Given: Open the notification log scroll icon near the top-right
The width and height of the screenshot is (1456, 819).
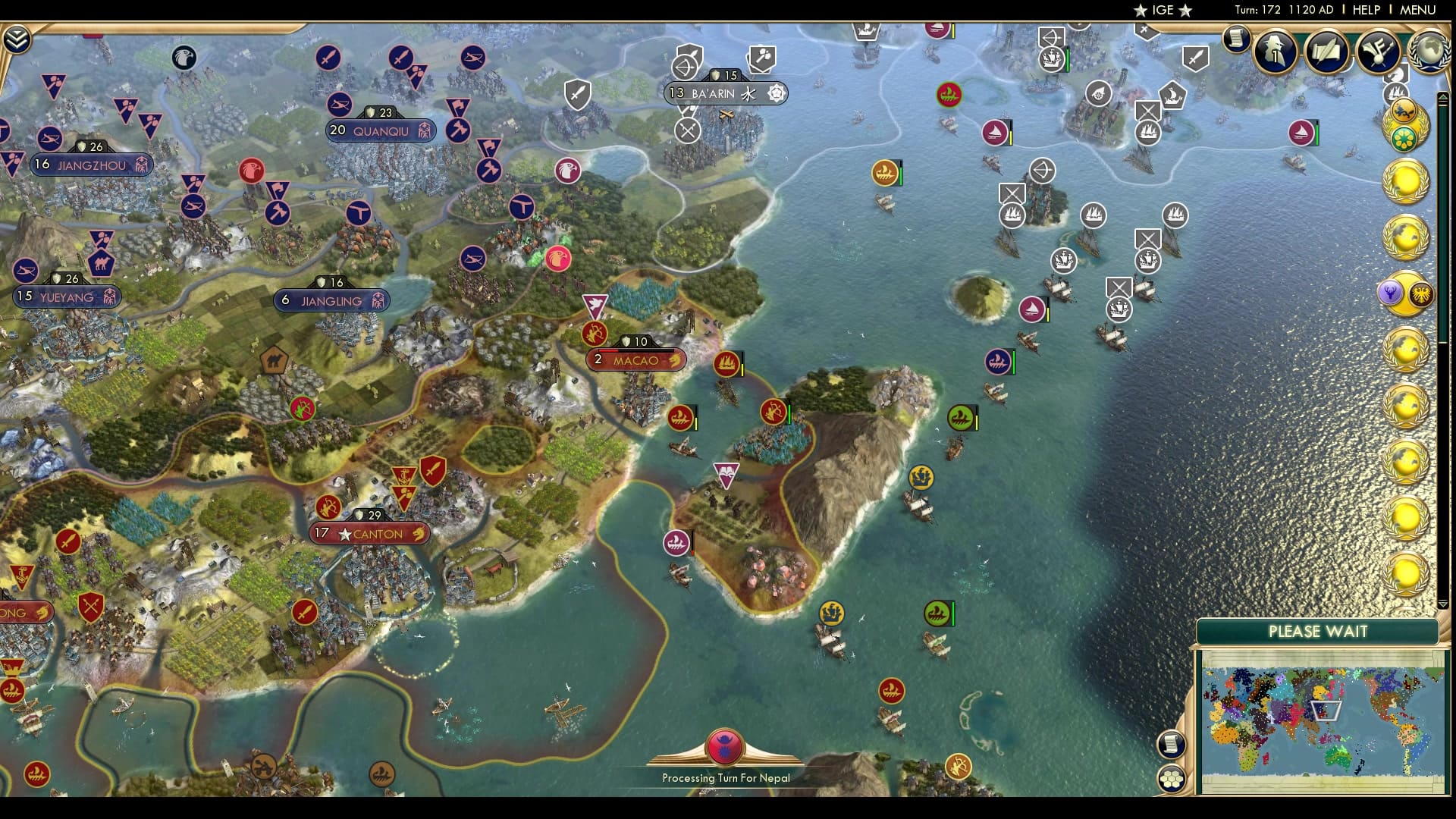Looking at the screenshot, I should (1238, 39).
